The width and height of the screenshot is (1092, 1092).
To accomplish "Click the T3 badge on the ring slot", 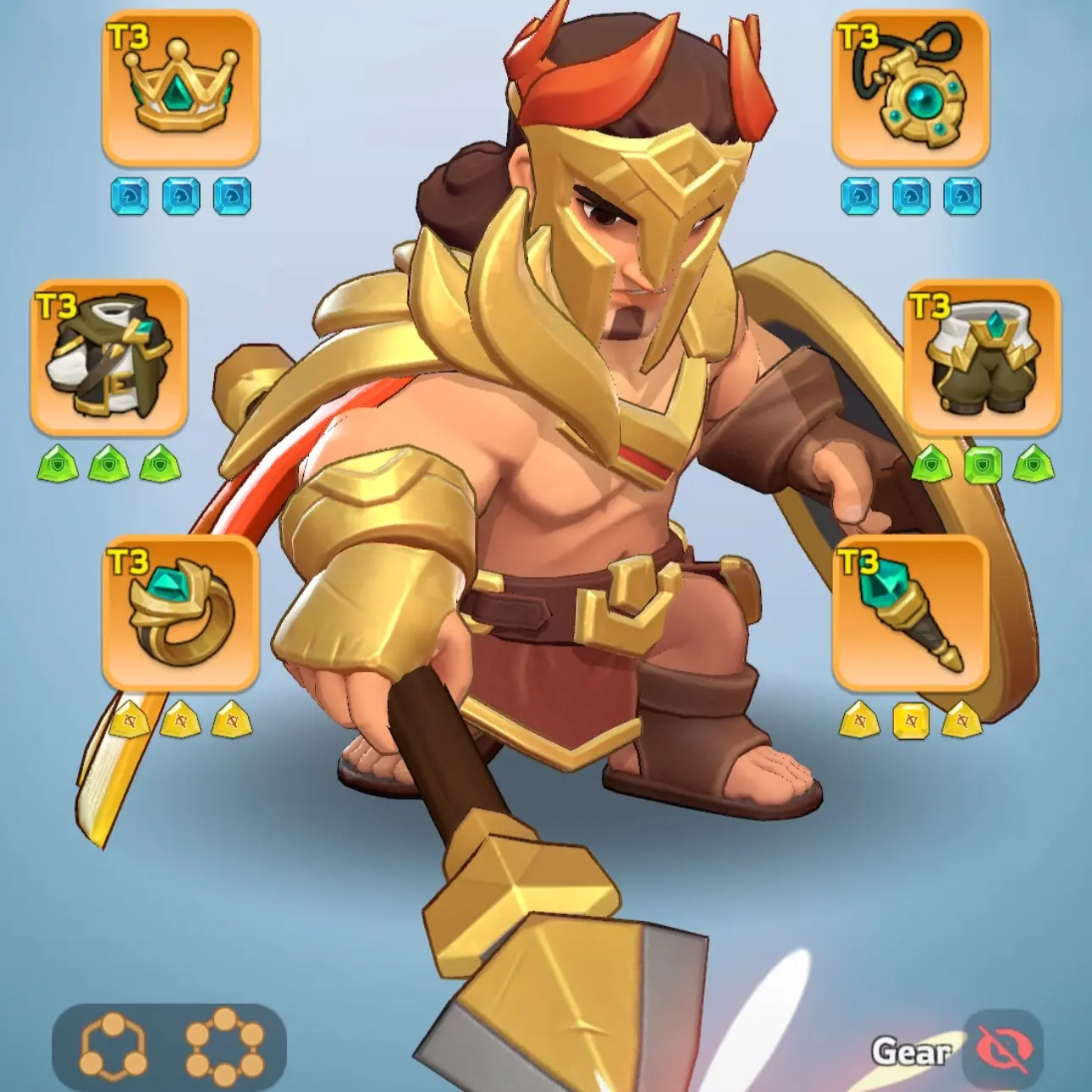I will [x=130, y=561].
